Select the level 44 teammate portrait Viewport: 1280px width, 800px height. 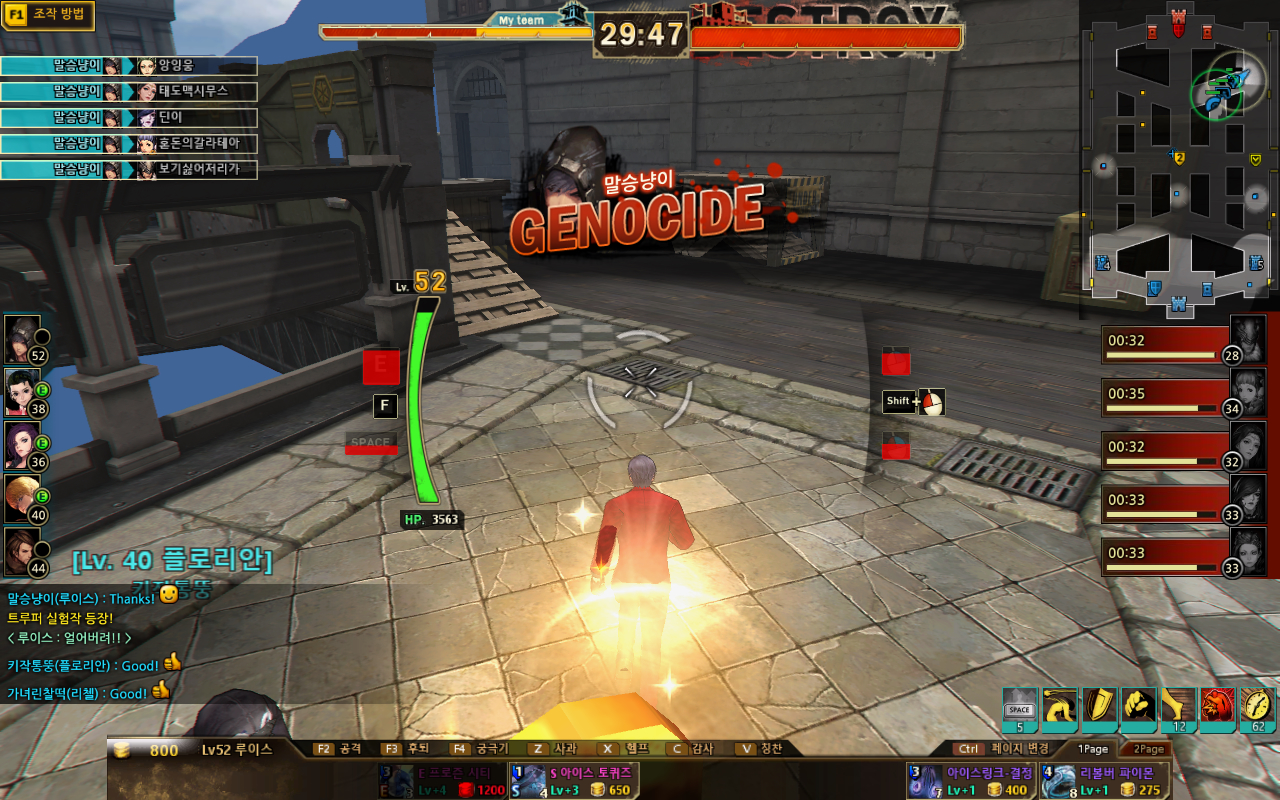23,551
